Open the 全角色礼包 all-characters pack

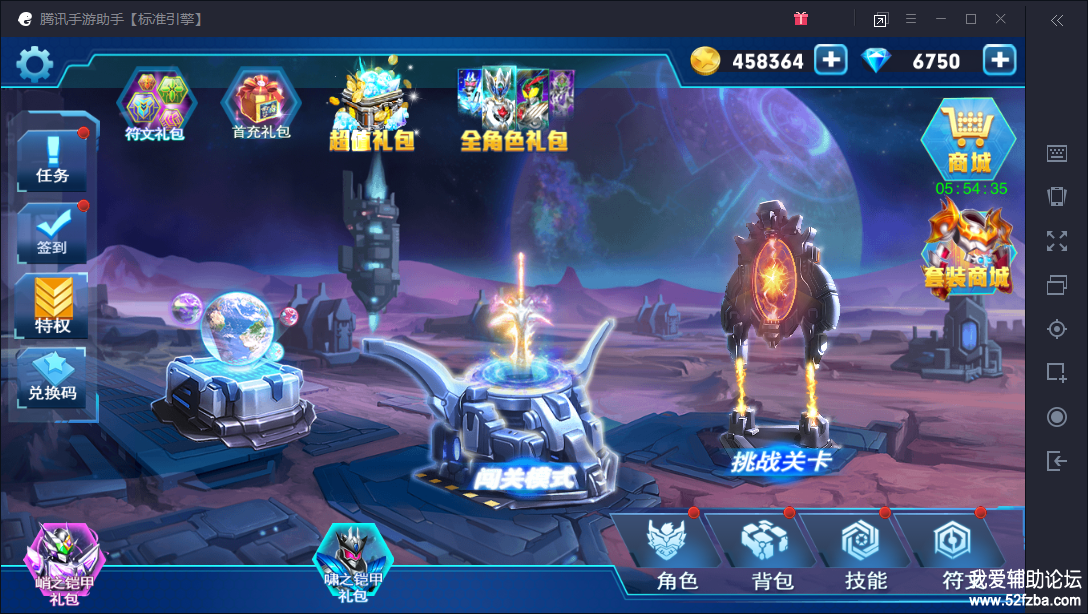[x=514, y=110]
